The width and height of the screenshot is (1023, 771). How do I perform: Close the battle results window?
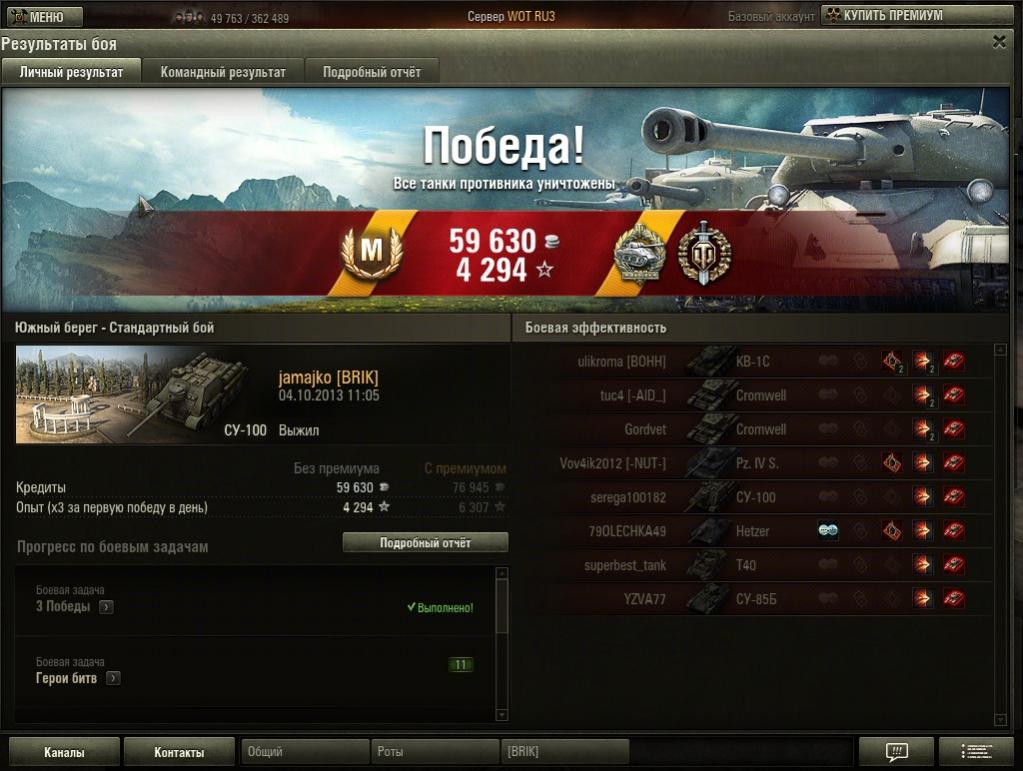(x=999, y=42)
